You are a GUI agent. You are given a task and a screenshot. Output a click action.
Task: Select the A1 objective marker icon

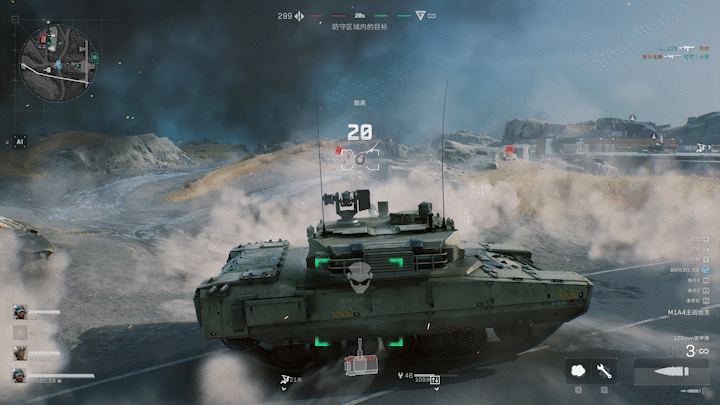pos(18,142)
